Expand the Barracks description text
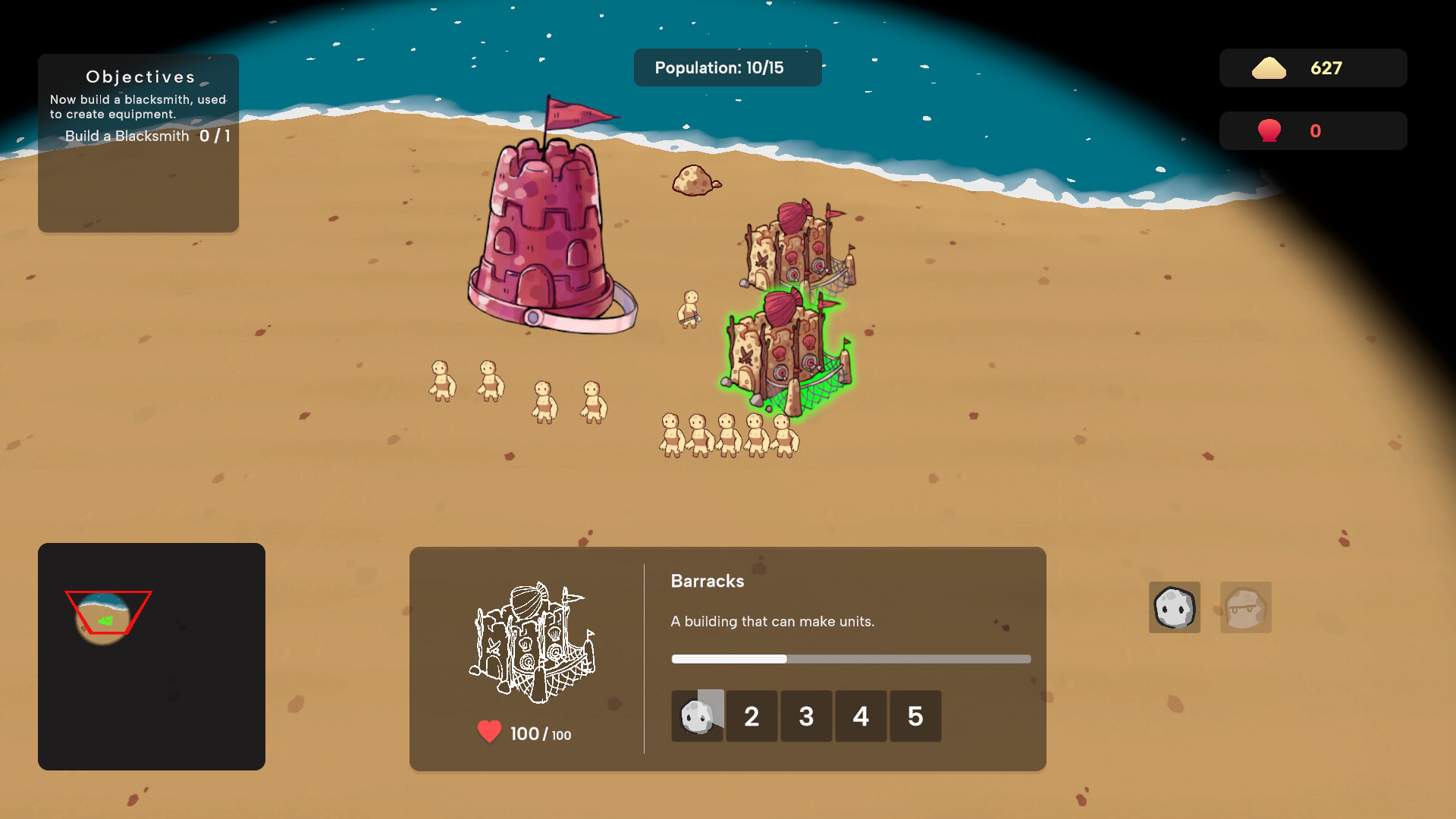This screenshot has height=819, width=1456. pyautogui.click(x=771, y=621)
